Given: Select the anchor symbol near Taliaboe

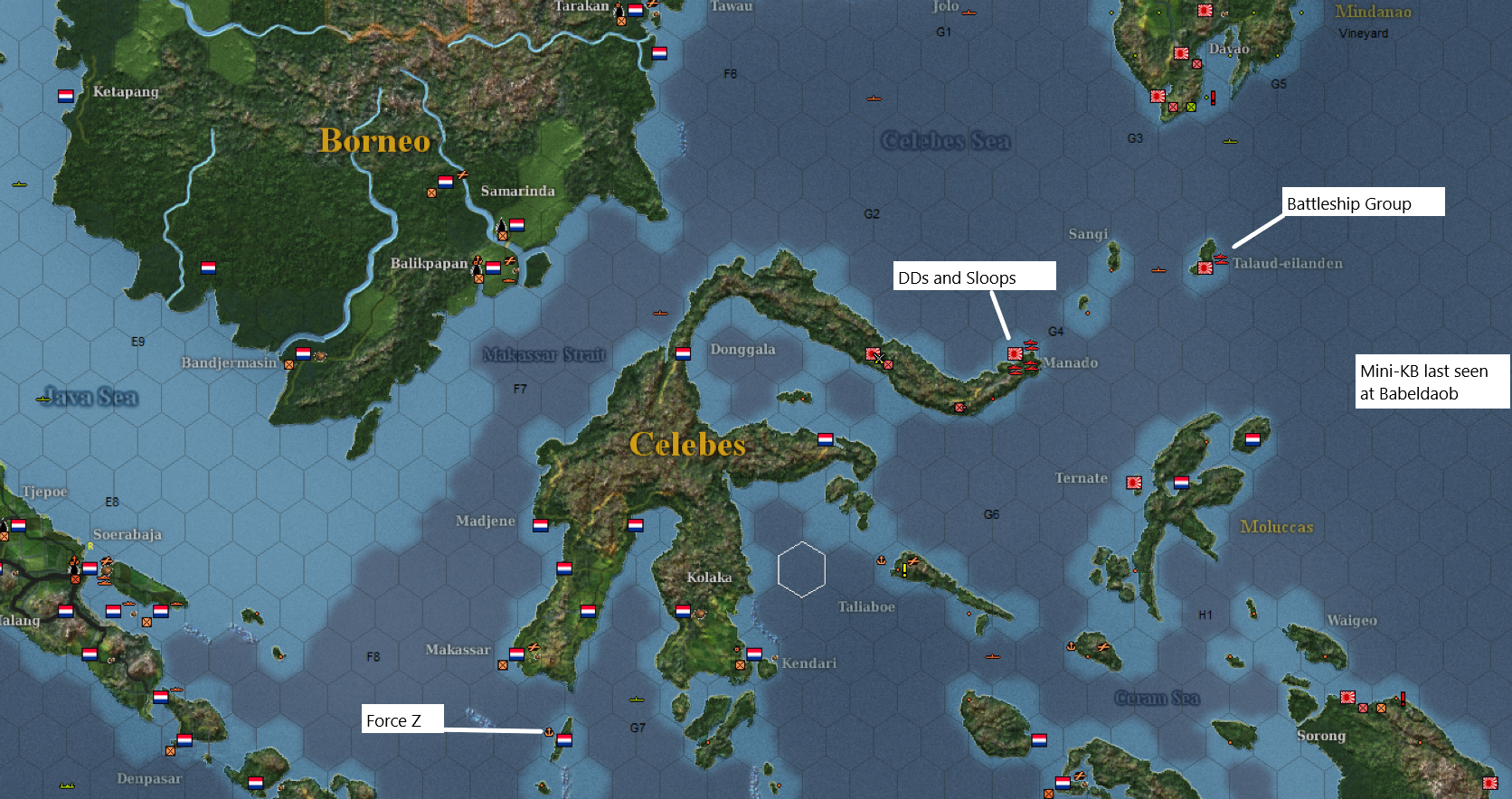Looking at the screenshot, I should coord(882,560).
